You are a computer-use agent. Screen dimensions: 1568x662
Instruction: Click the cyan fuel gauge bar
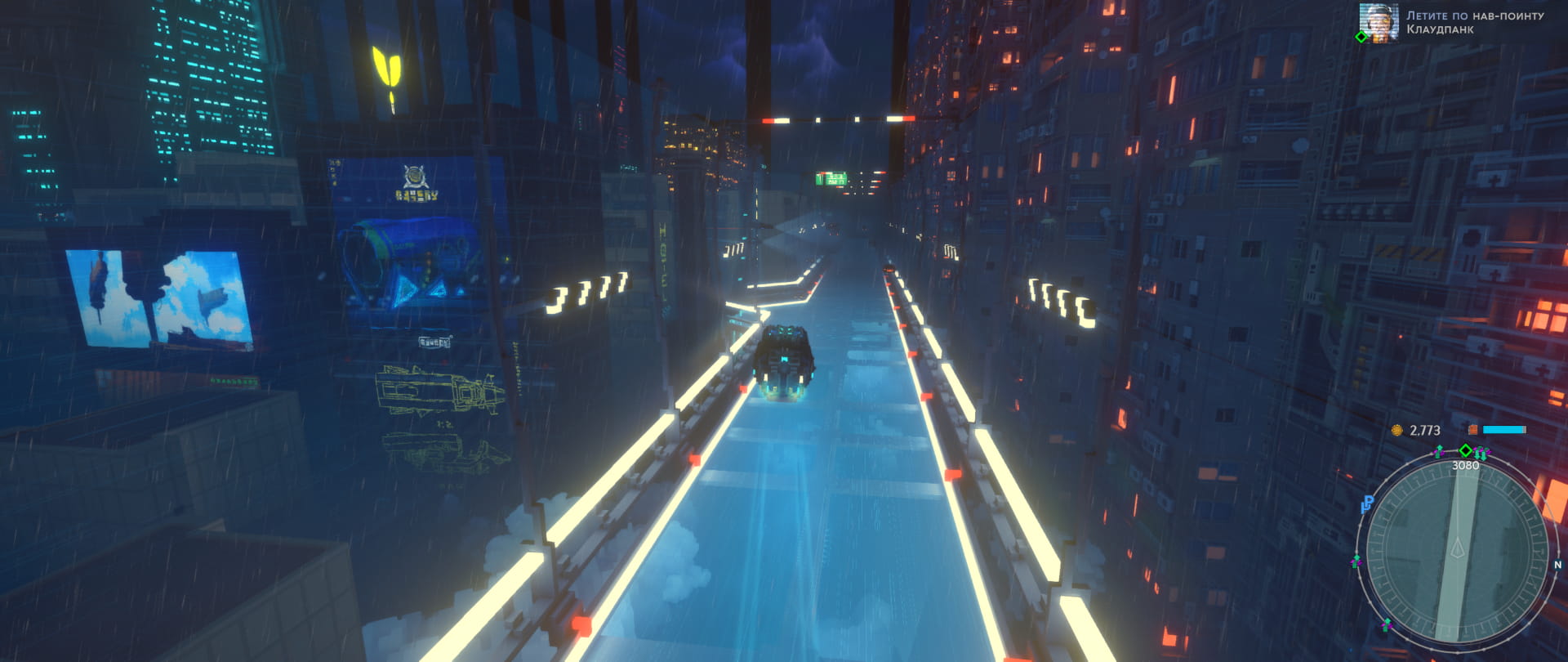coord(1504,429)
